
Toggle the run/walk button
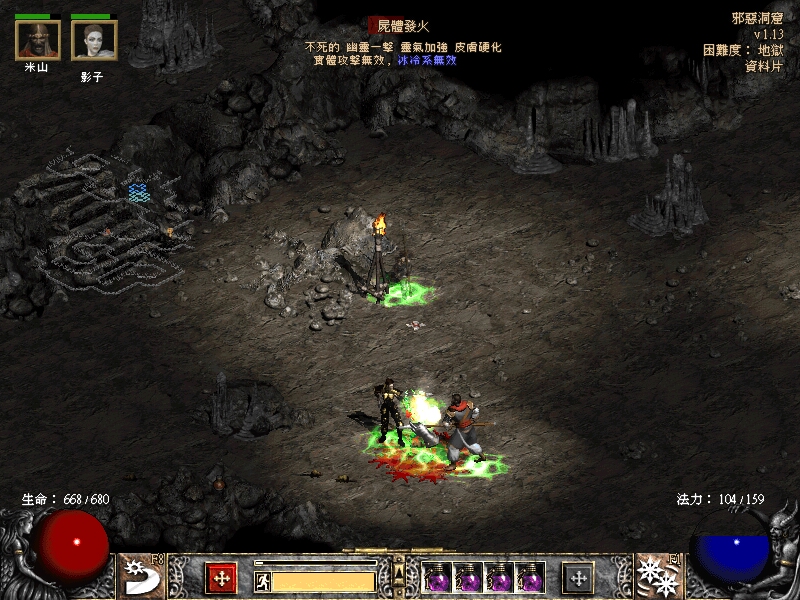coord(261,579)
